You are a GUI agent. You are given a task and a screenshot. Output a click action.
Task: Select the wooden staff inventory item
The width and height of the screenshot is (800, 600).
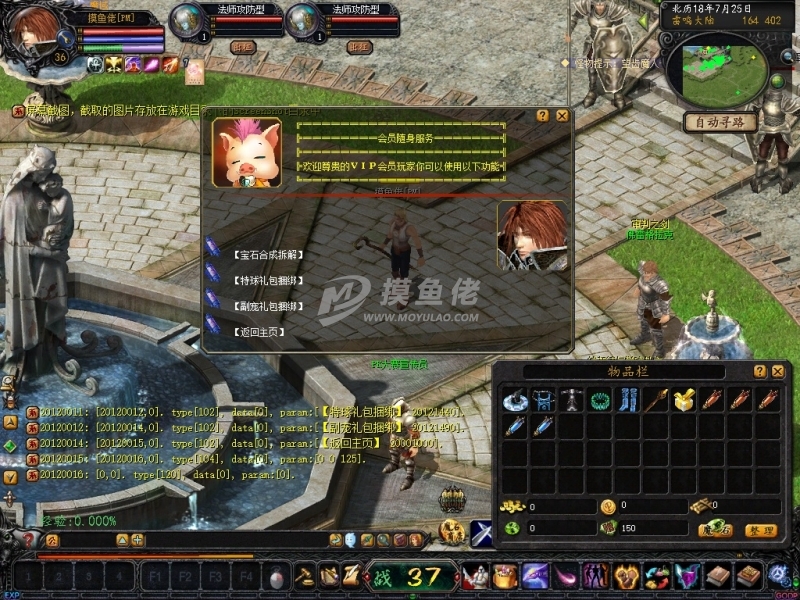point(656,401)
